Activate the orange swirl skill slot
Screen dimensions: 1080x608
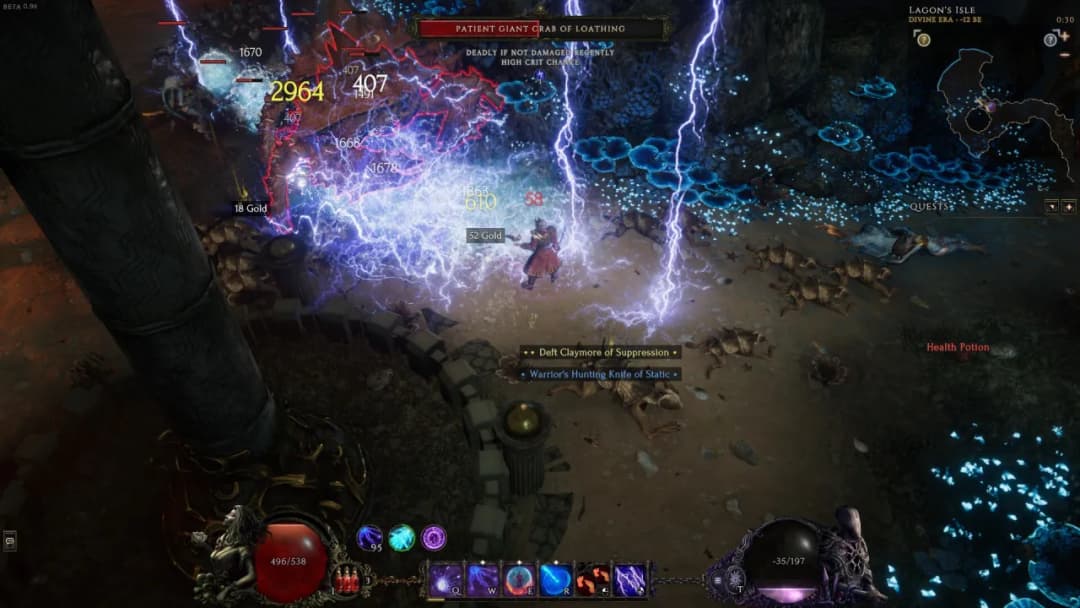[x=592, y=580]
